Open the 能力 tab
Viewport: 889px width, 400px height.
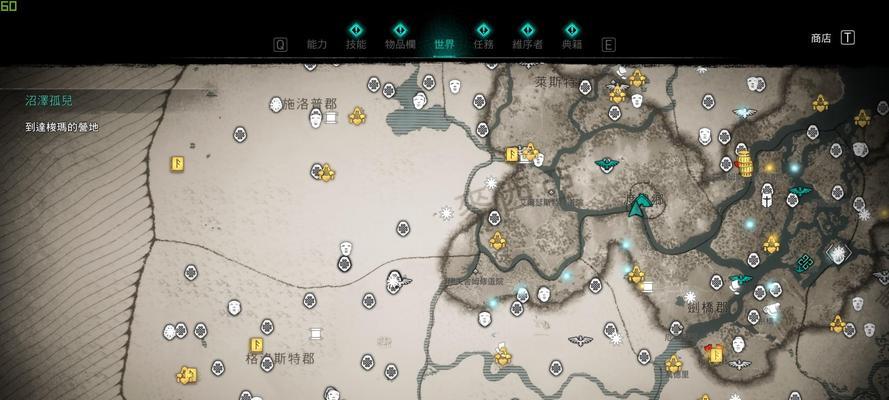[317, 44]
